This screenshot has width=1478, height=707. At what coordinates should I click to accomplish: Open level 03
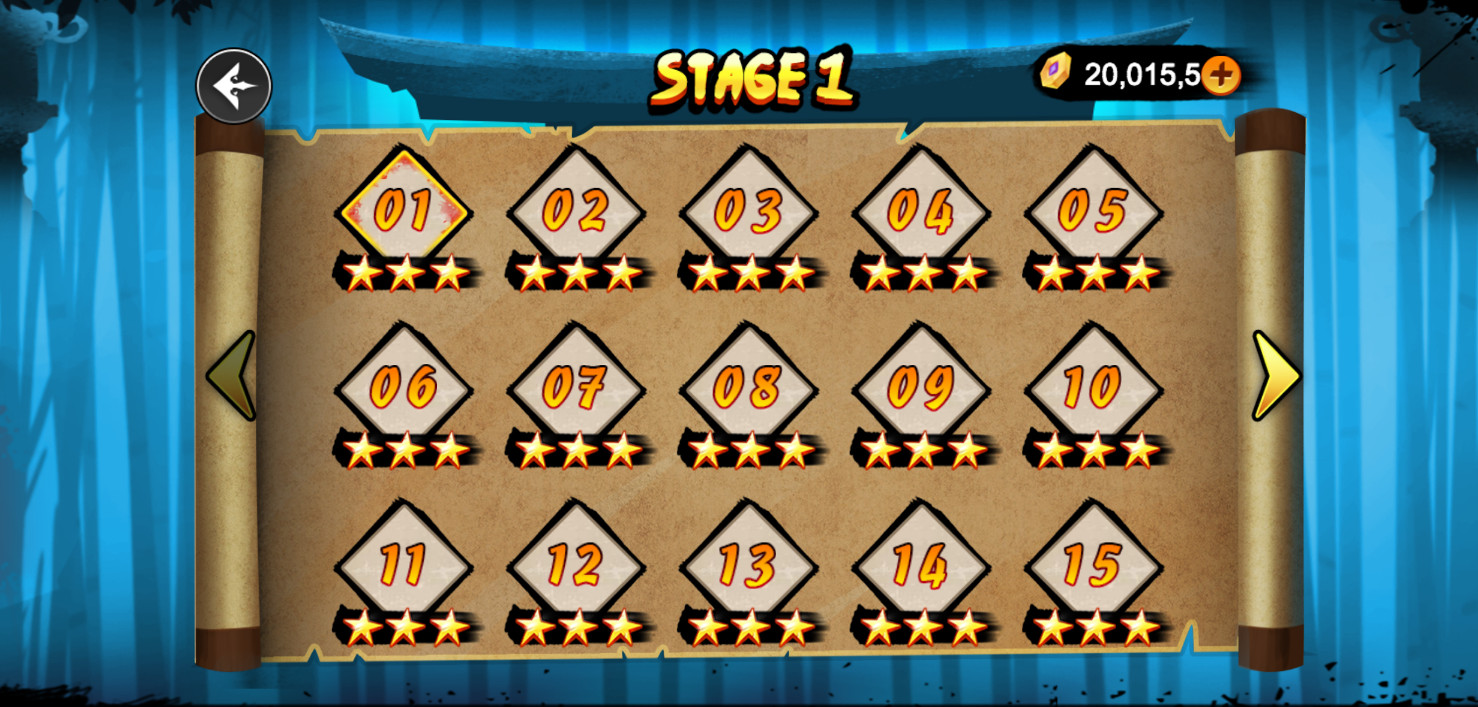pyautogui.click(x=748, y=210)
